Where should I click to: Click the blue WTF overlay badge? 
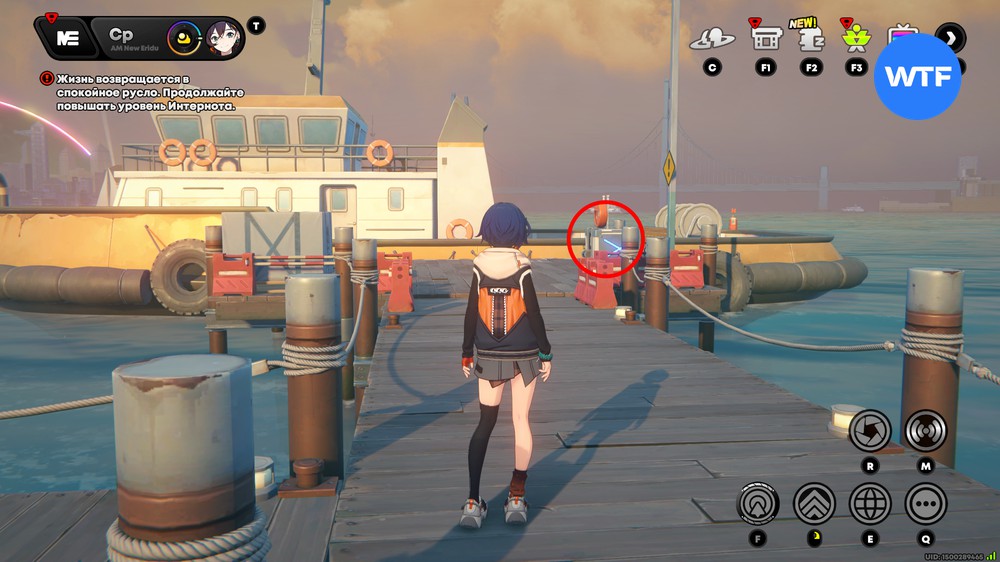[918, 76]
